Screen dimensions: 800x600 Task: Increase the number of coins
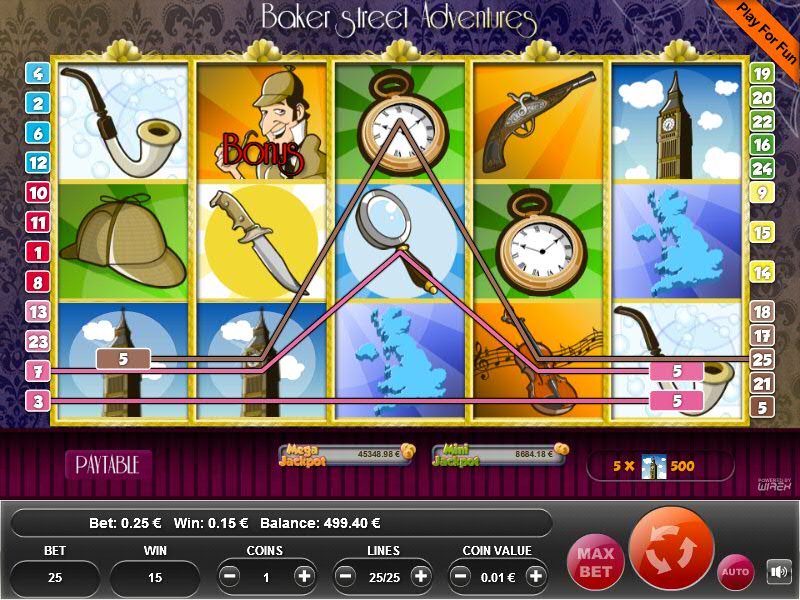(x=304, y=577)
